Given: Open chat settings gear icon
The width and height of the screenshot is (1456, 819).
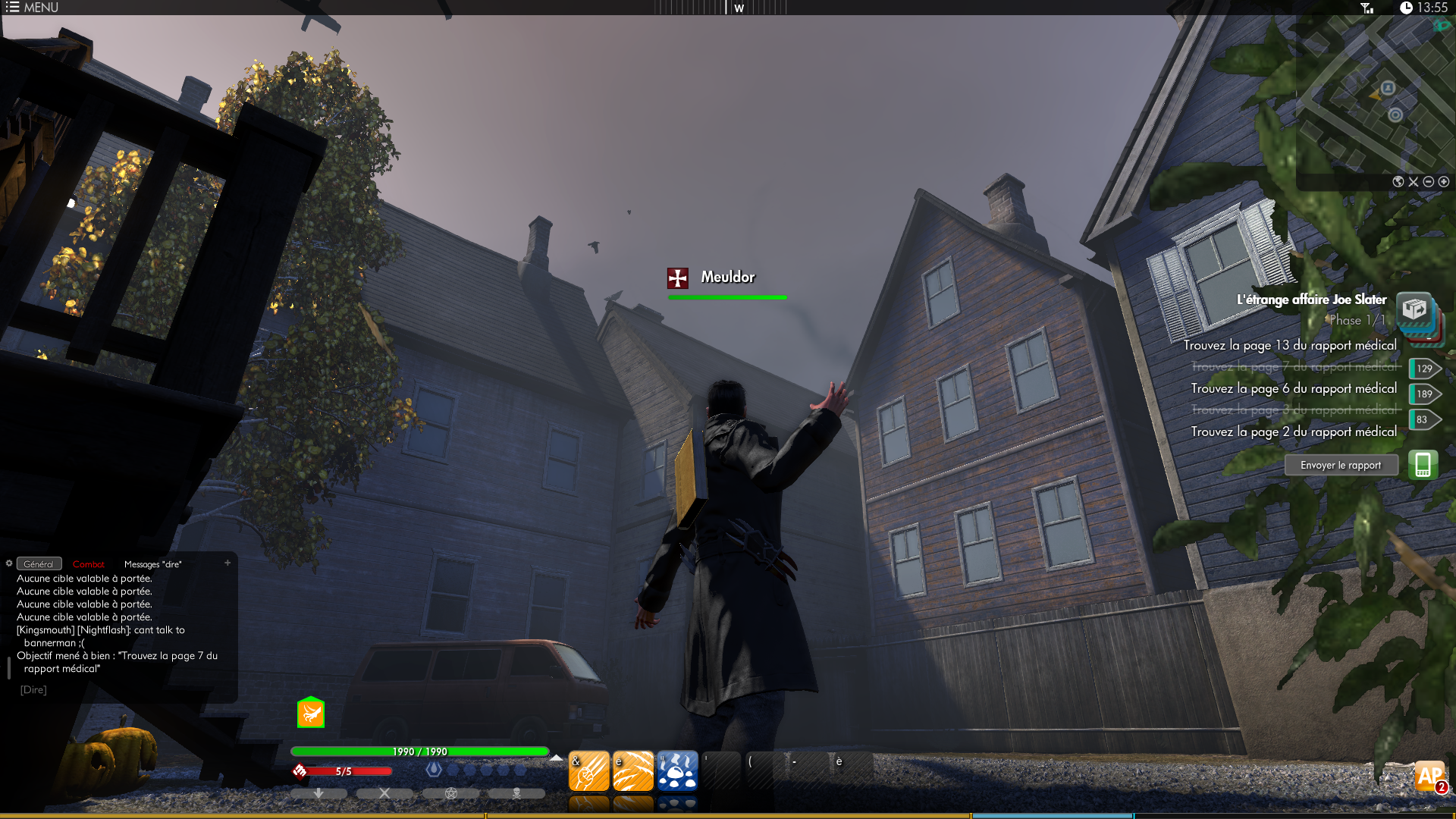Looking at the screenshot, I should [x=9, y=563].
